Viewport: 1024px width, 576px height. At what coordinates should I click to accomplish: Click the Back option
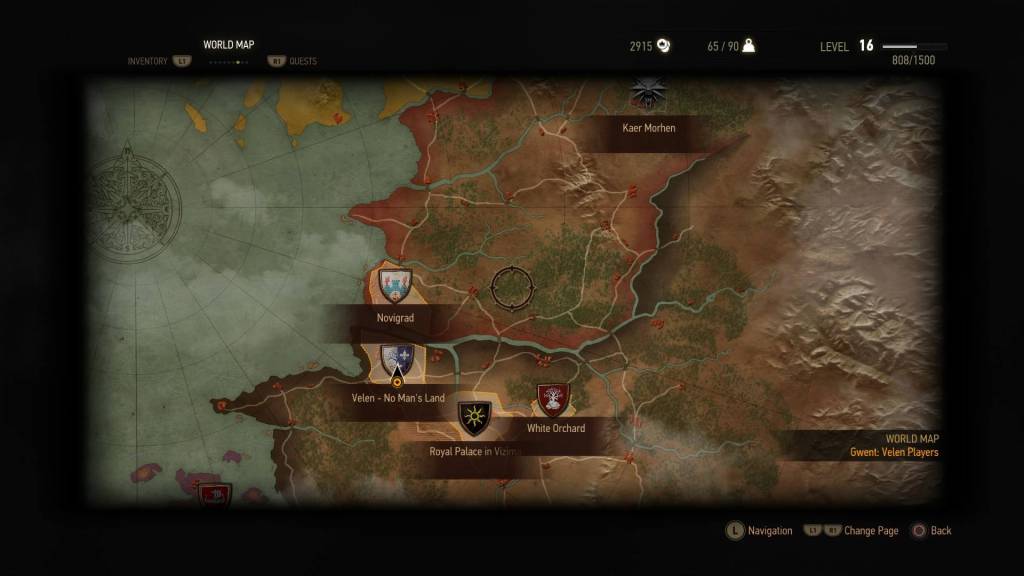point(931,531)
